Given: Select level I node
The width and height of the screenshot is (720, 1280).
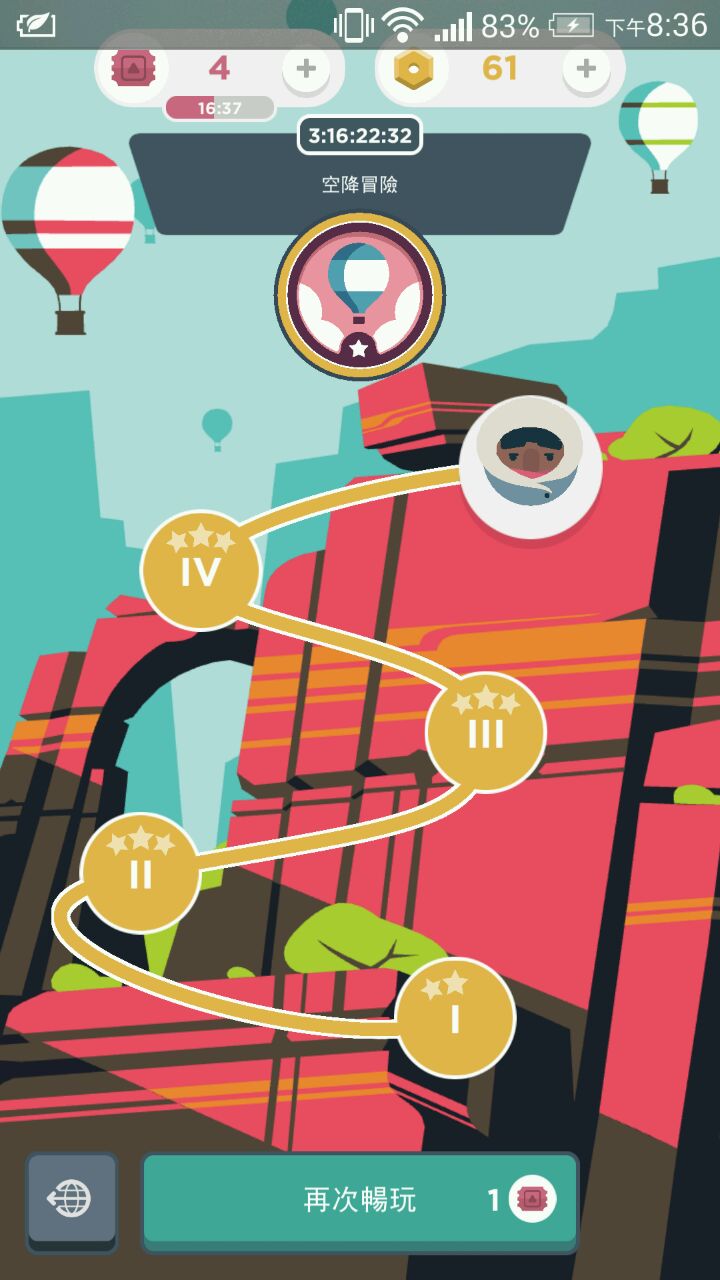Looking at the screenshot, I should click(x=455, y=1018).
